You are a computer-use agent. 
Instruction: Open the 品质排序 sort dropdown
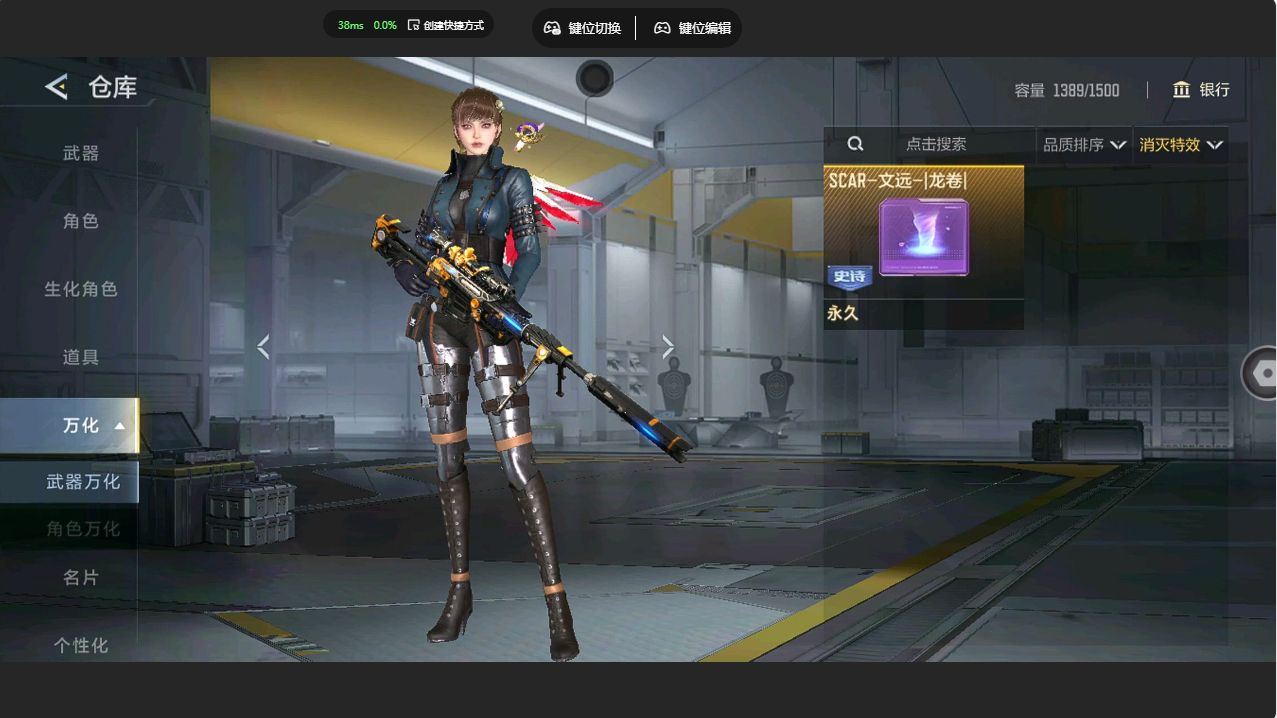pos(1084,145)
